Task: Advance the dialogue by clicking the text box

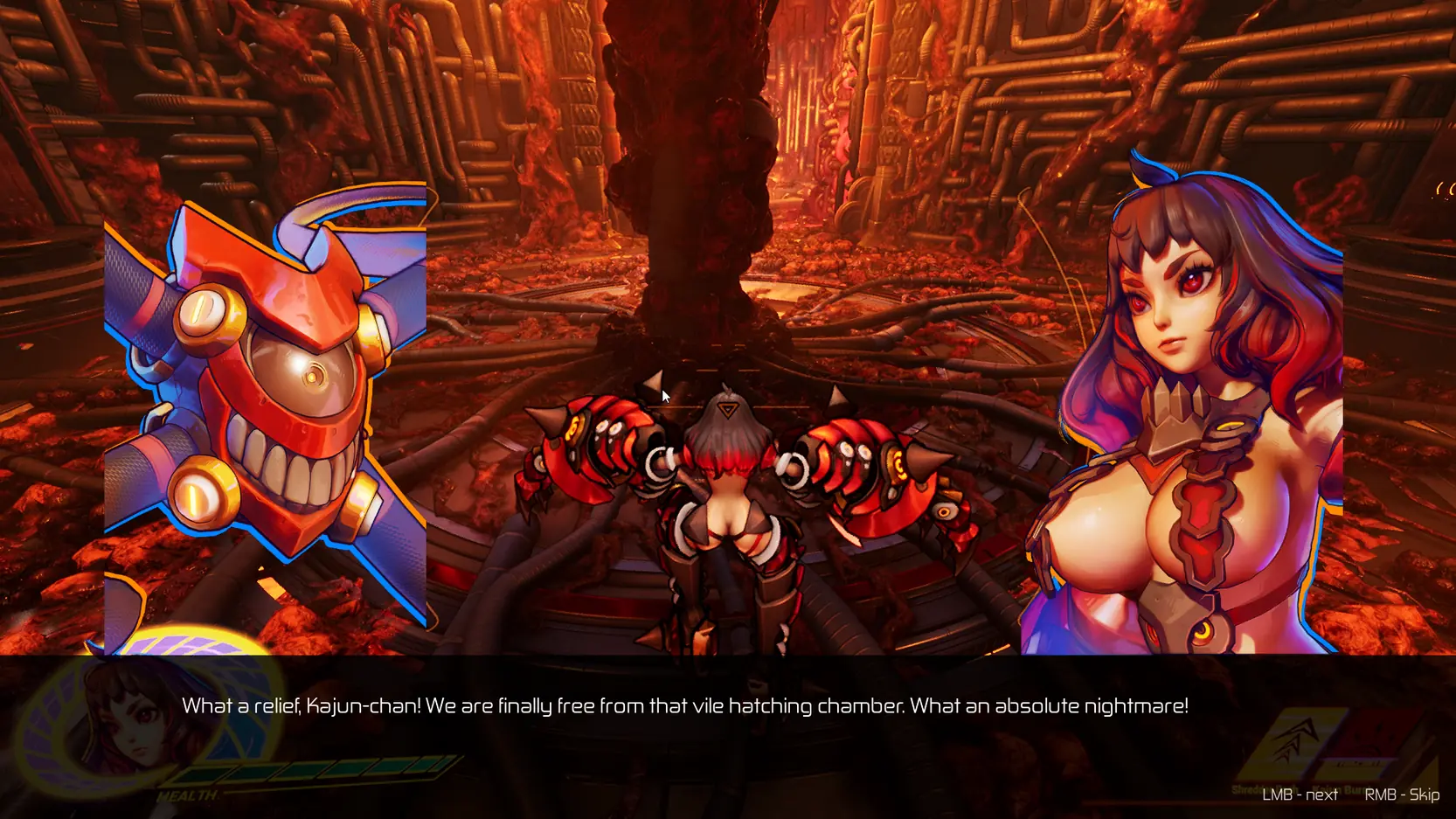Action: [684, 706]
